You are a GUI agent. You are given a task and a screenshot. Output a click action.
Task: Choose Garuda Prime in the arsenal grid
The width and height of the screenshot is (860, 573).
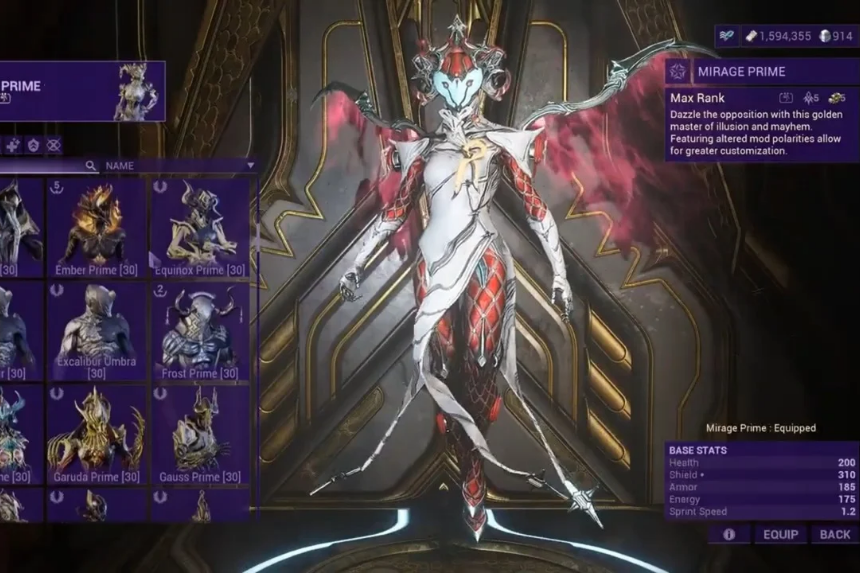[x=96, y=435]
